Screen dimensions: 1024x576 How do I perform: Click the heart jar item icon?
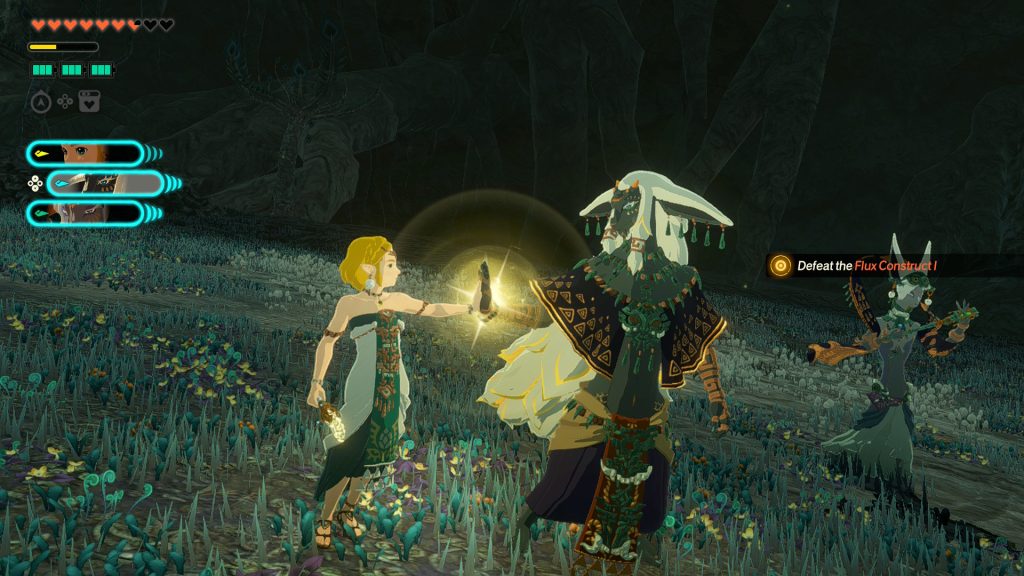tap(90, 101)
